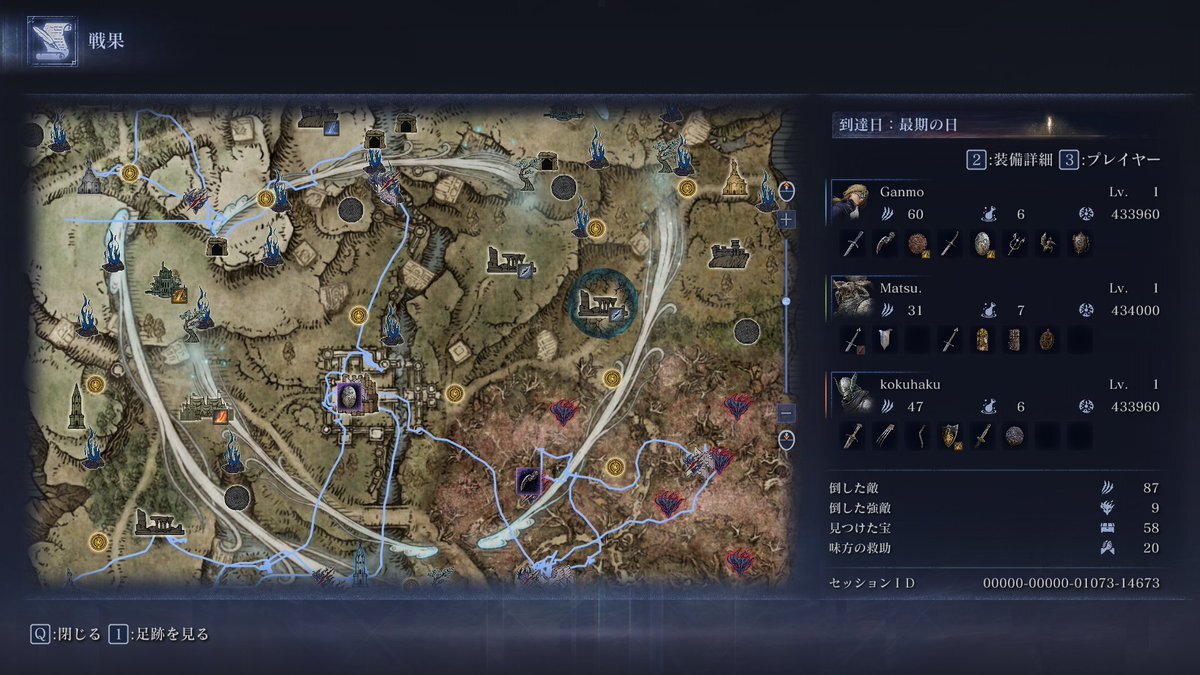This screenshot has height=675, width=1200.
Task: Click the map zoom slider handle
Action: [787, 300]
